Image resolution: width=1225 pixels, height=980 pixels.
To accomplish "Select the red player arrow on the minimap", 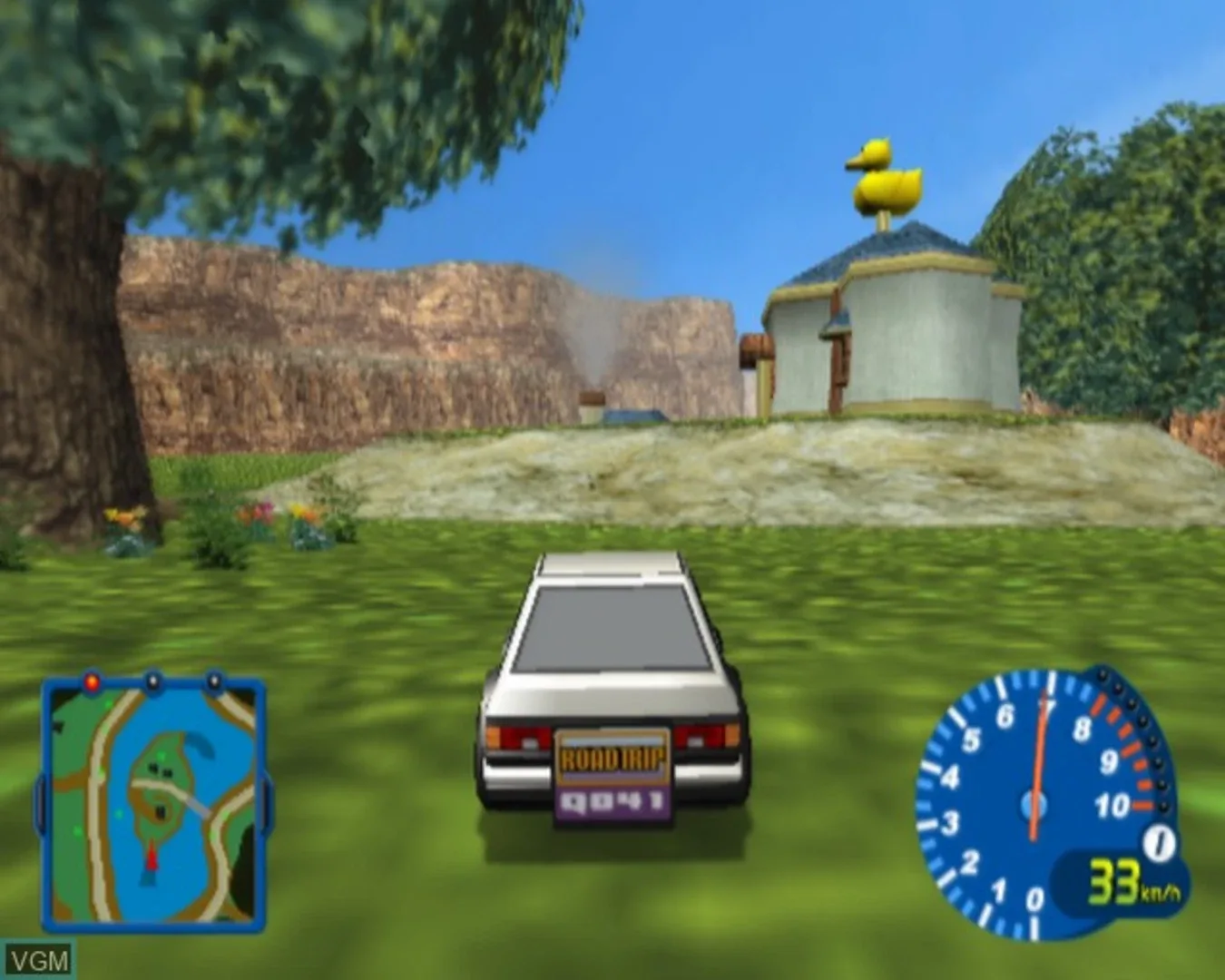I will pos(152,858).
